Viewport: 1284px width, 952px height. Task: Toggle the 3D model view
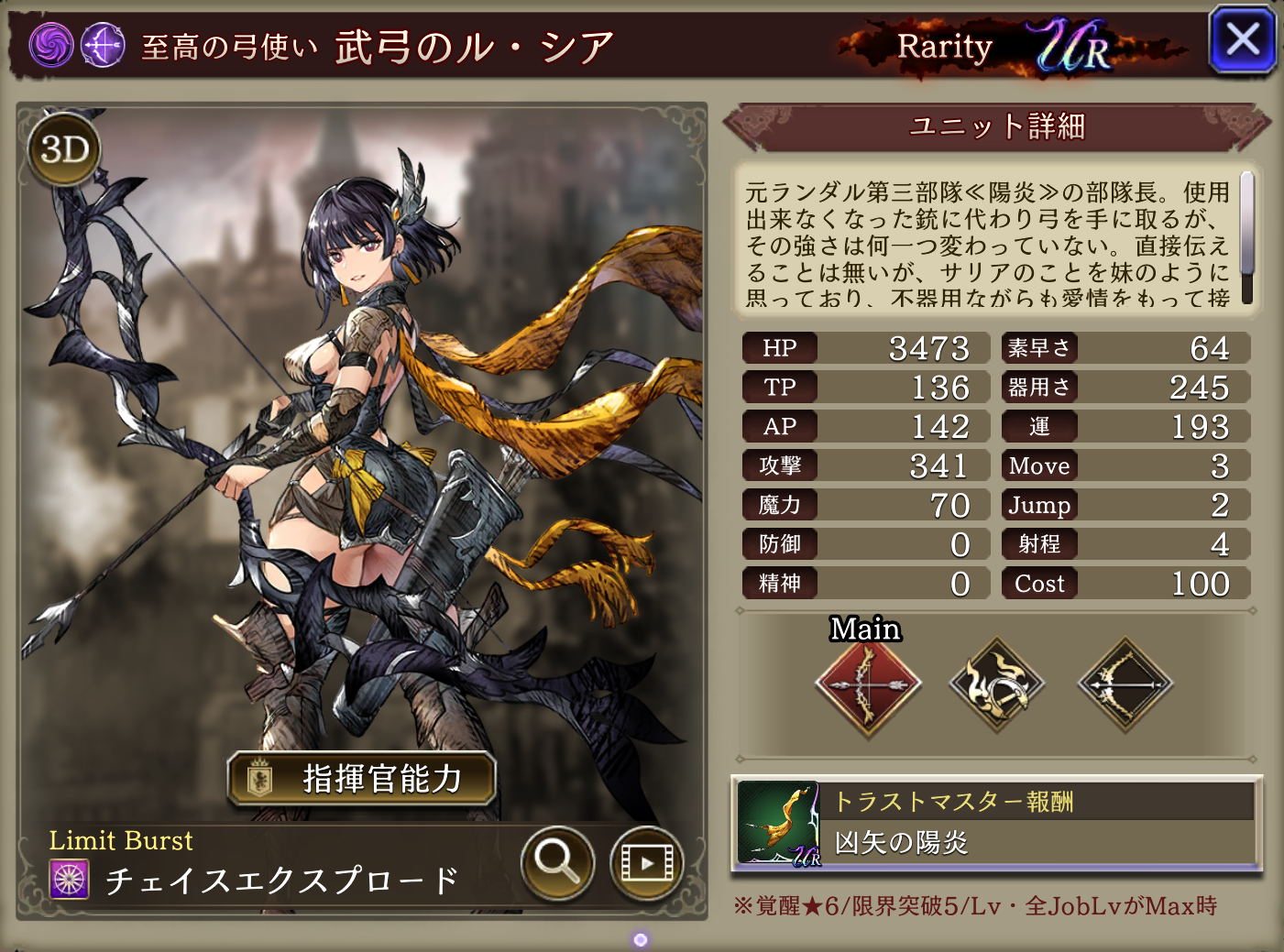pos(64,149)
